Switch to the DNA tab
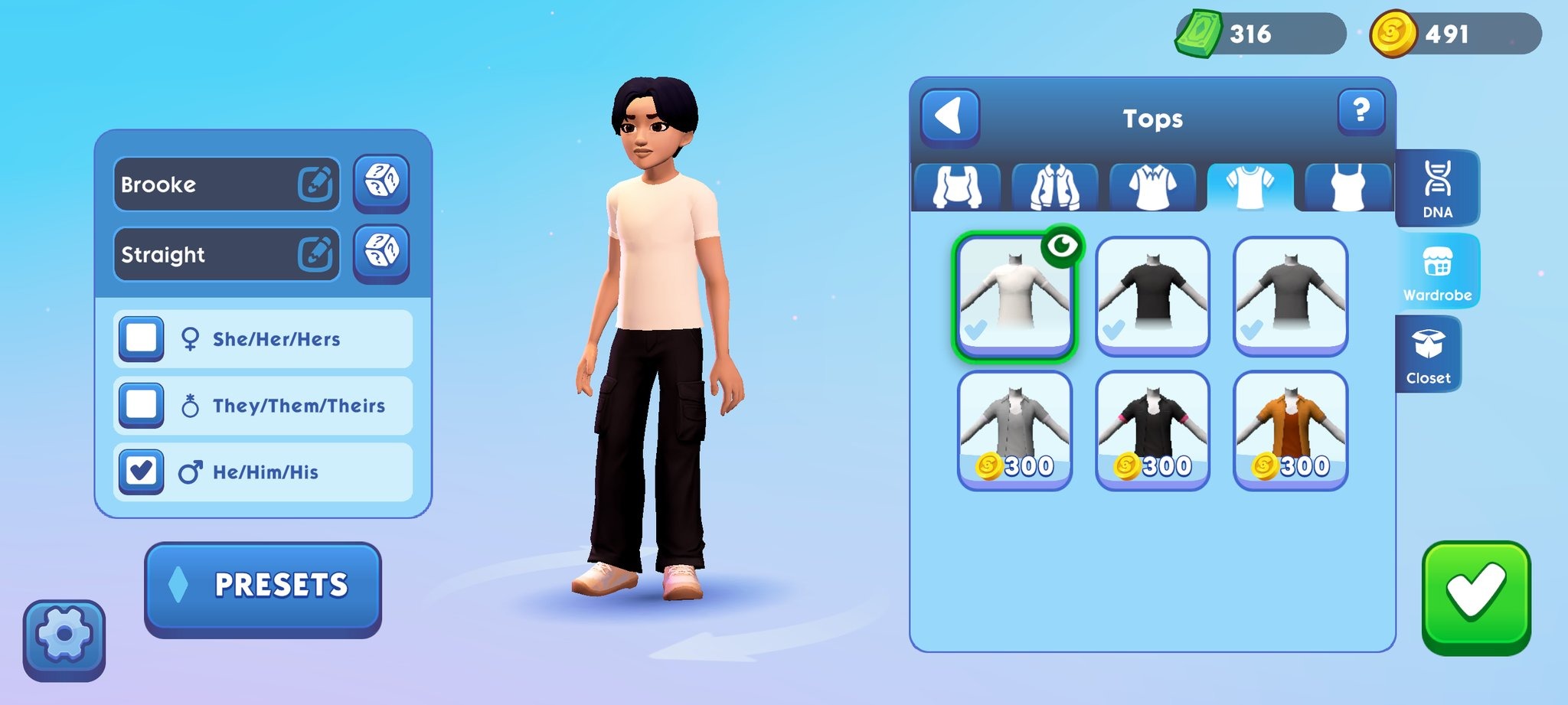Viewport: 1568px width, 705px height. point(1436,188)
